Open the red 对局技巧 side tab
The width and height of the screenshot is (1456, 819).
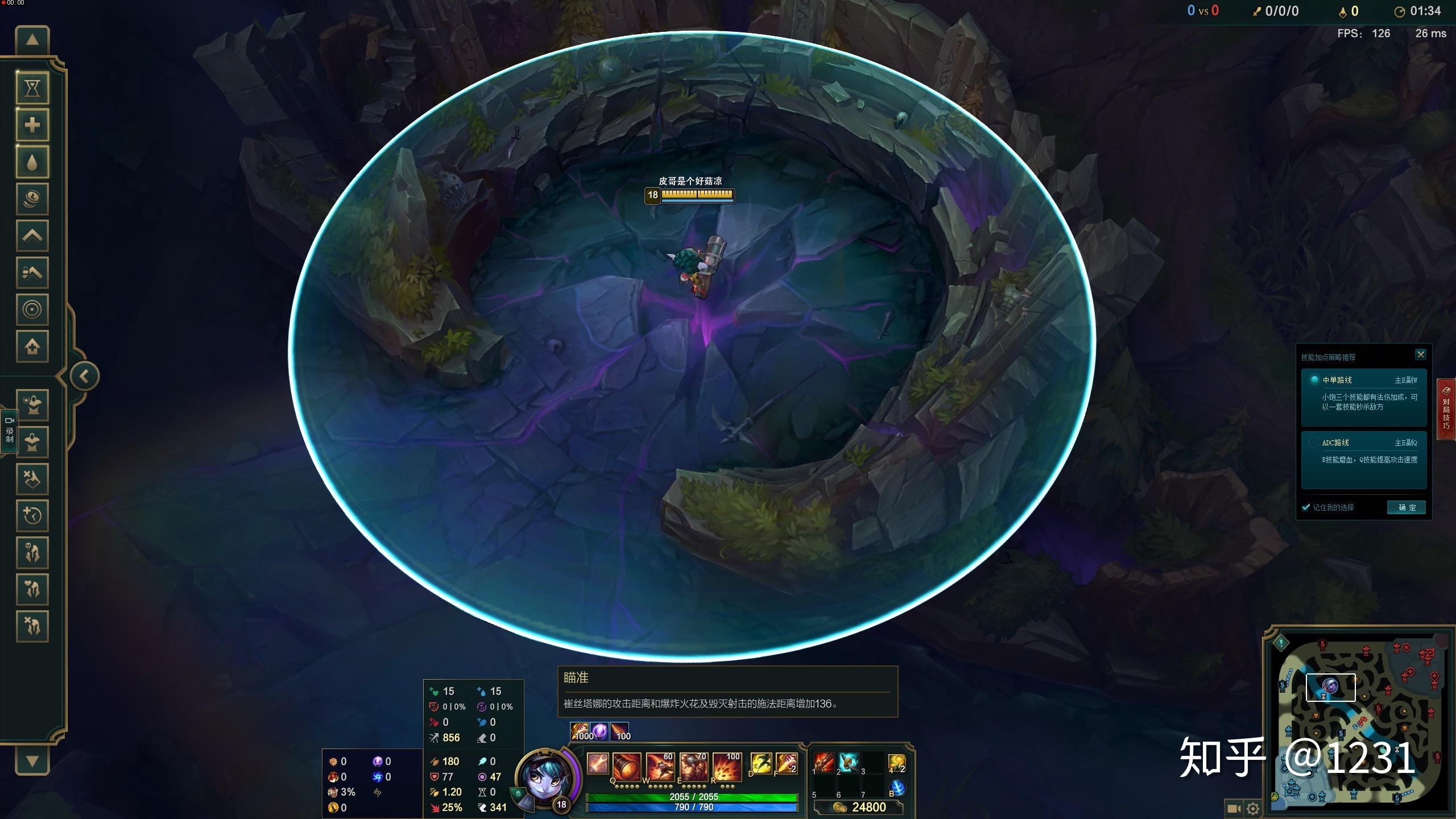click(1446, 408)
